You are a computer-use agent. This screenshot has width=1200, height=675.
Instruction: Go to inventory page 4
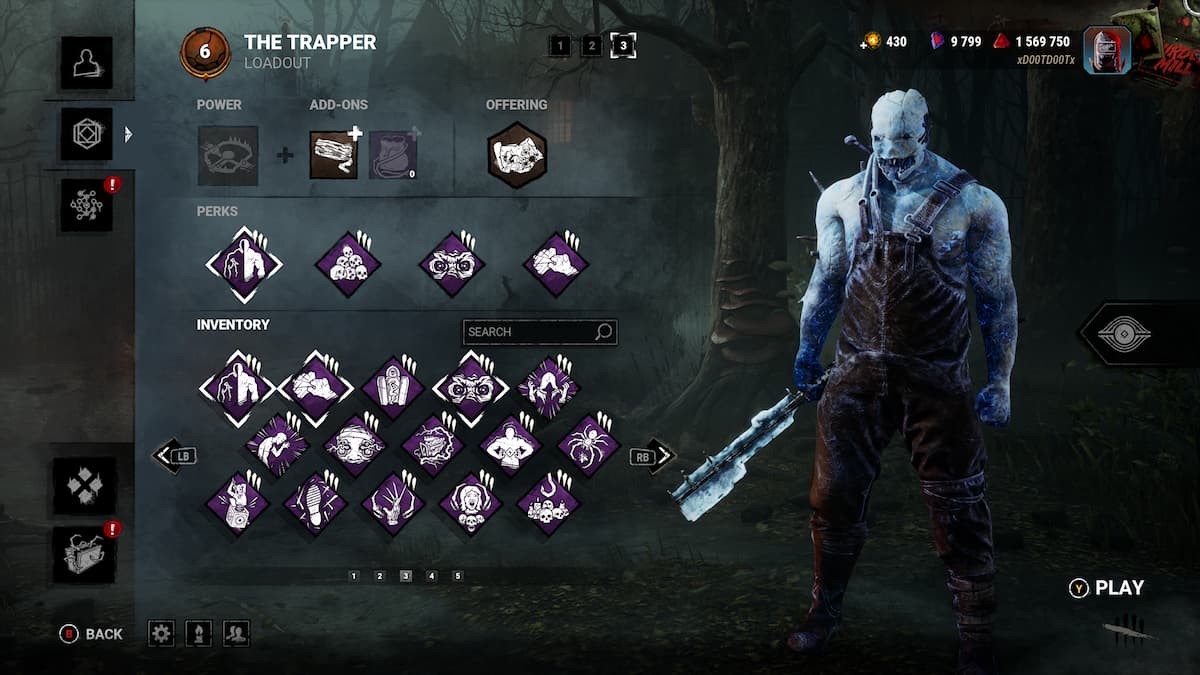(x=432, y=576)
